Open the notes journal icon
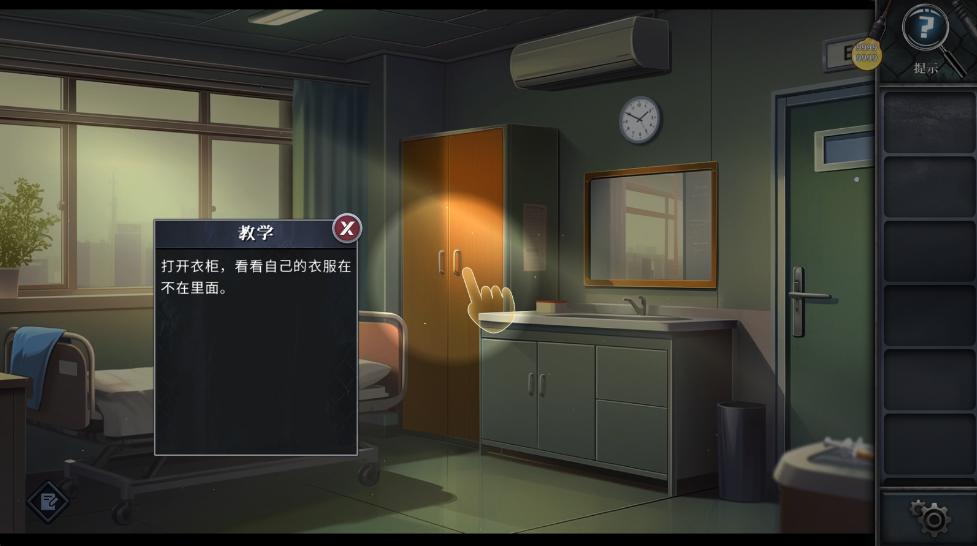 point(47,501)
